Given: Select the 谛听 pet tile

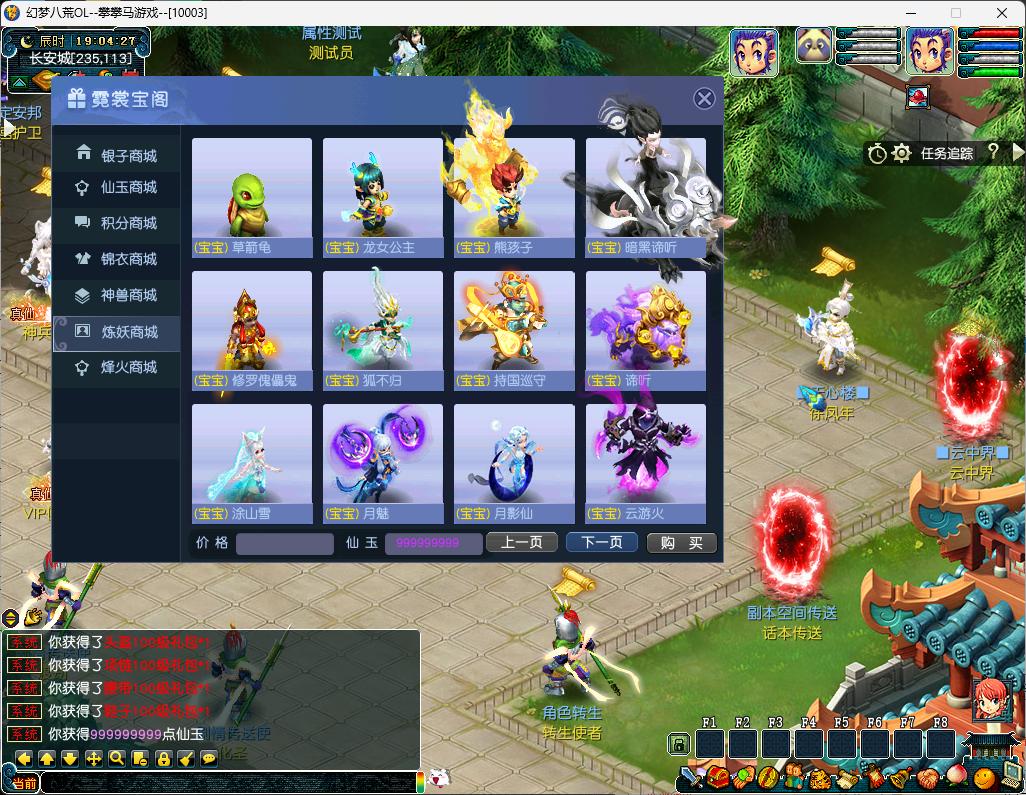Looking at the screenshot, I should tap(645, 330).
